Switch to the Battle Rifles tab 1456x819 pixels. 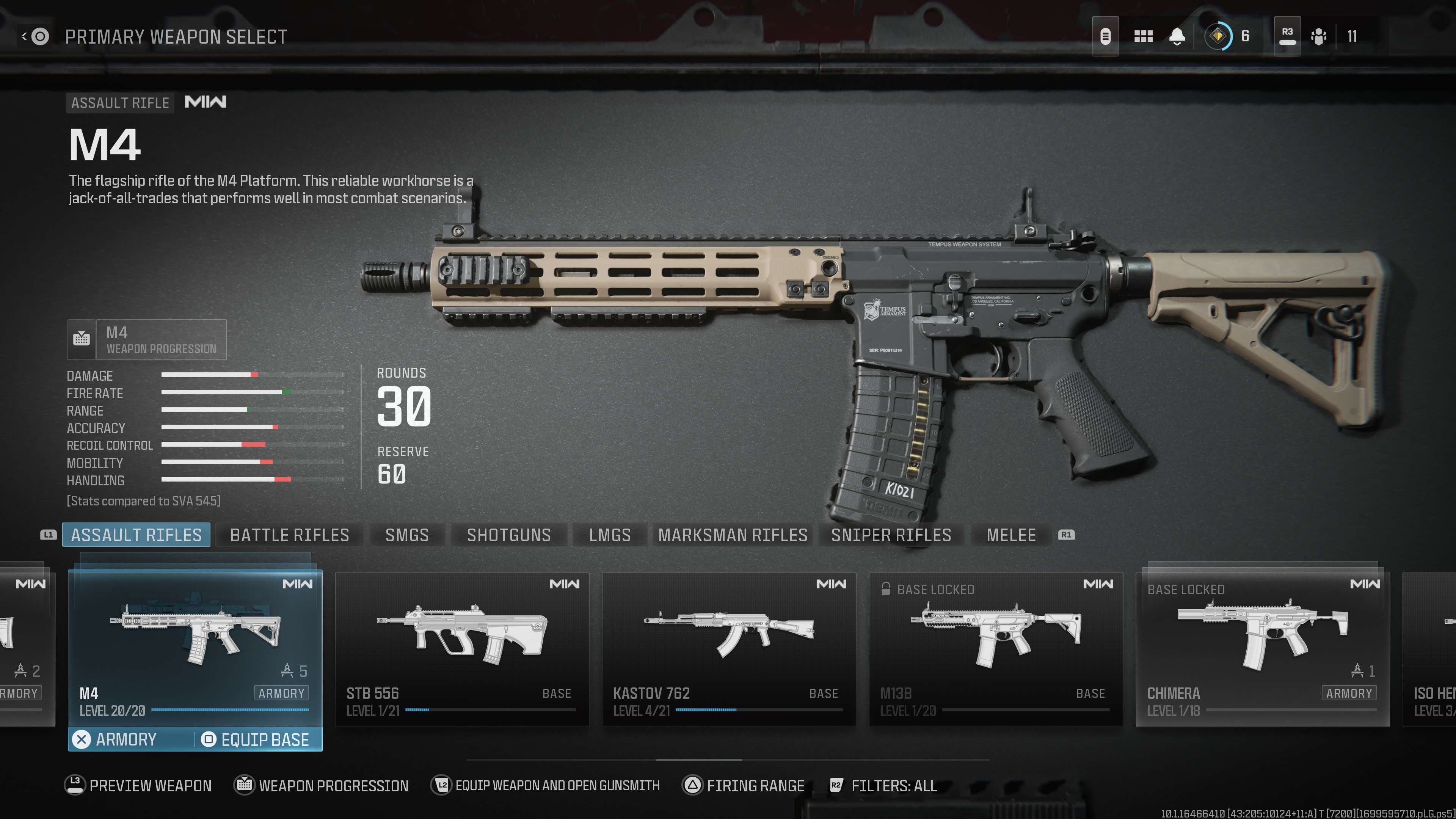click(289, 535)
